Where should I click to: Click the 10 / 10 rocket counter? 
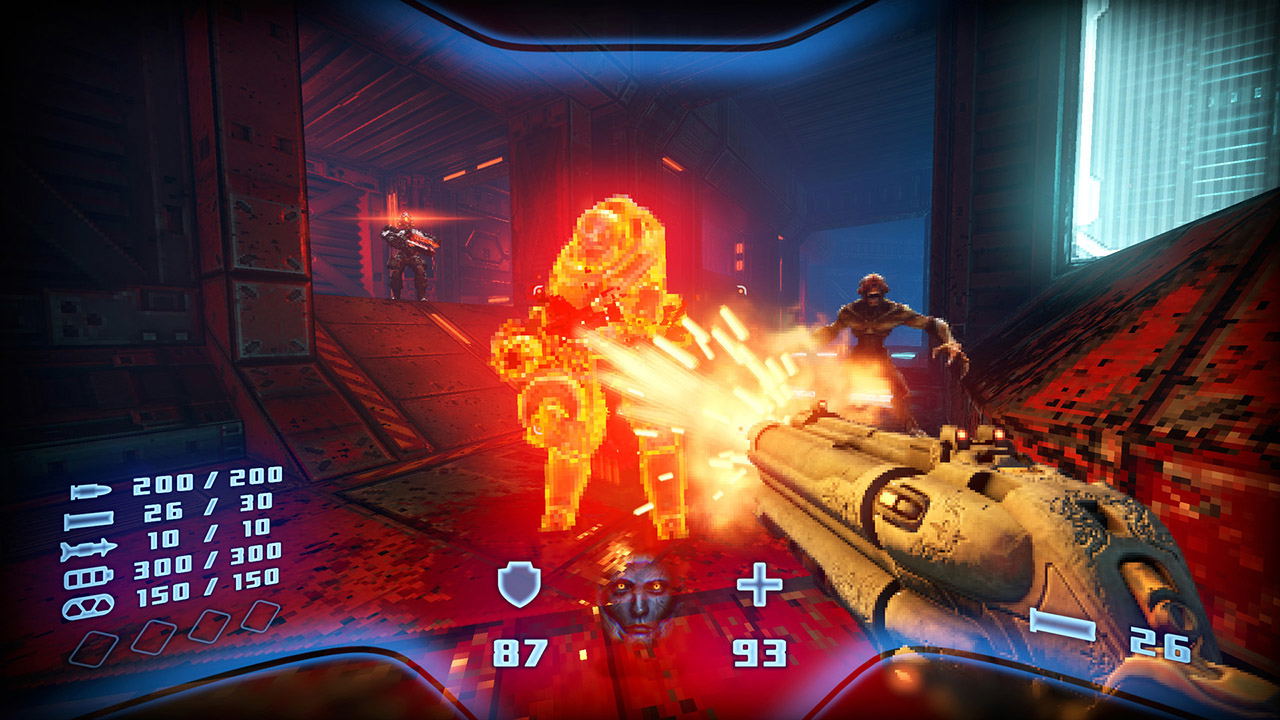pos(209,531)
